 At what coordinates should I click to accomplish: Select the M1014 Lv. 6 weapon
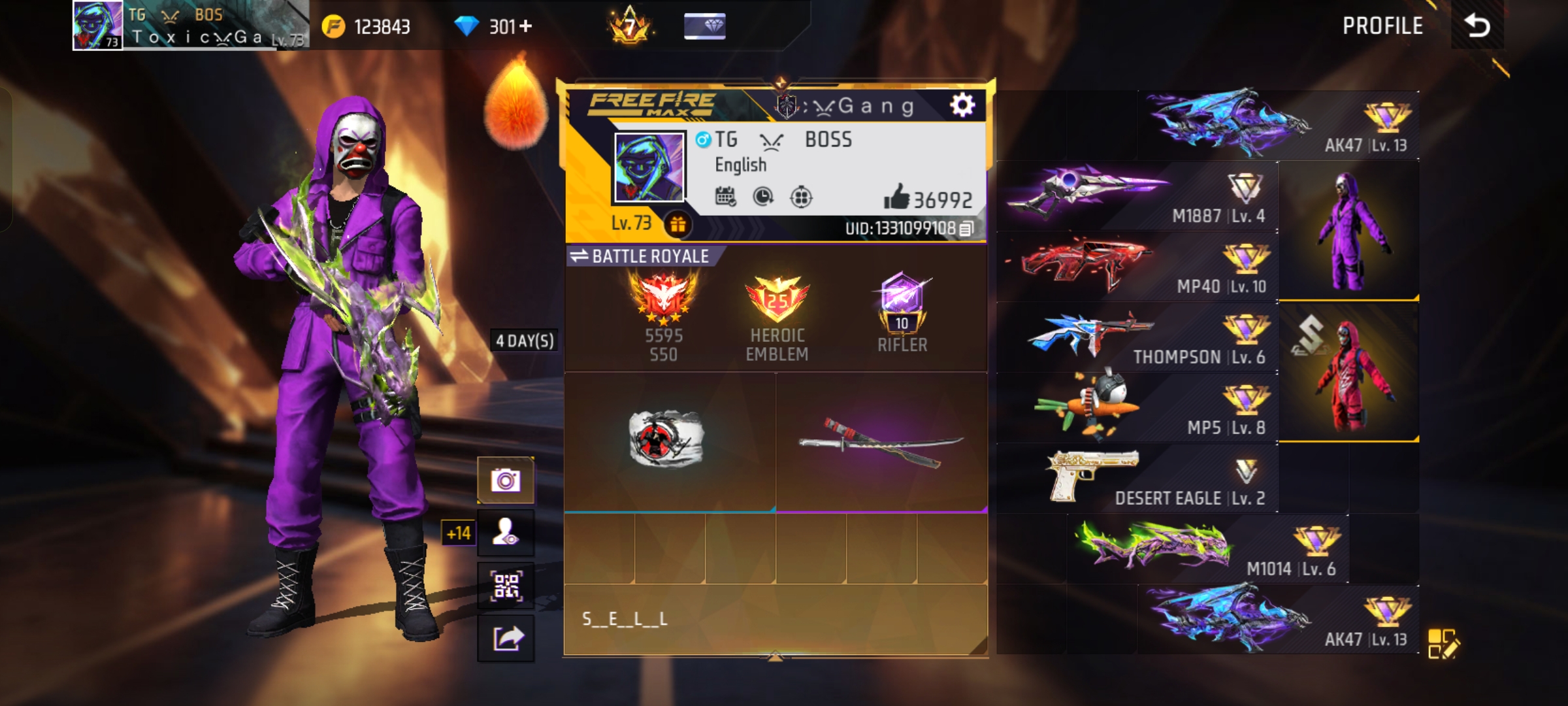point(1207,549)
